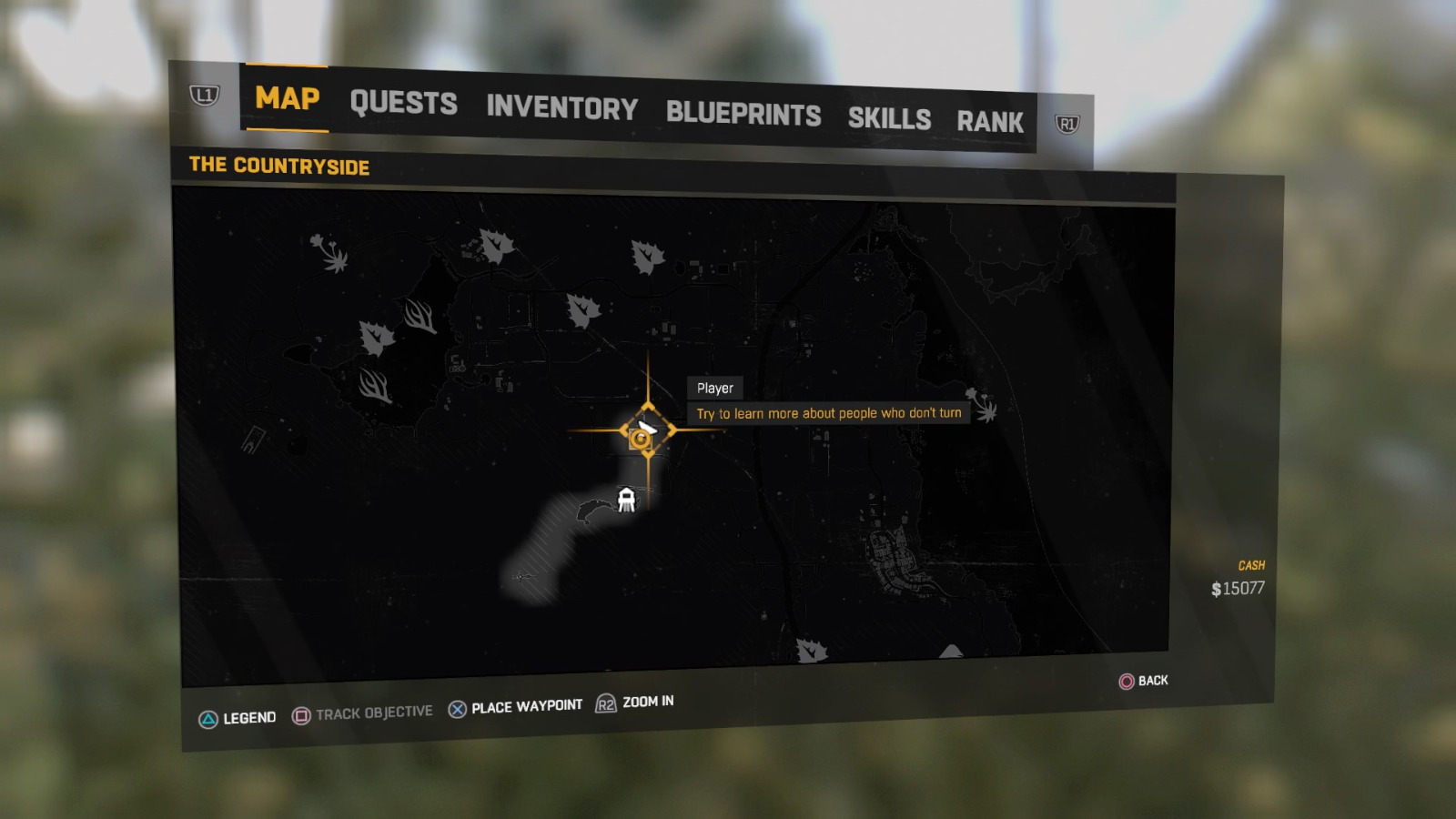This screenshot has width=1456, height=819.
Task: Switch to the QUESTS tab
Action: pyautogui.click(x=406, y=103)
